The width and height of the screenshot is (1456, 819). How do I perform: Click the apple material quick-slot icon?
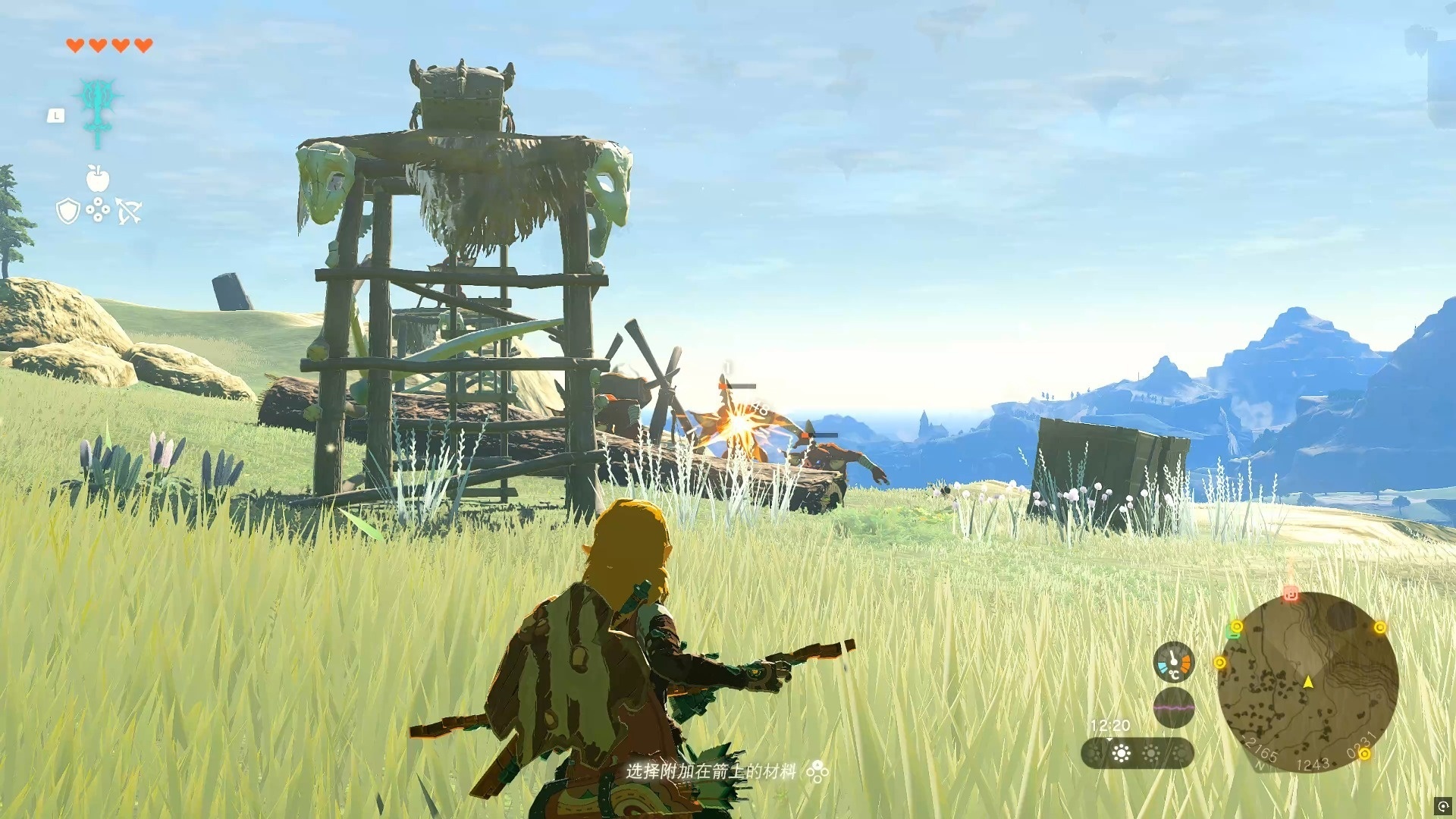click(x=98, y=179)
